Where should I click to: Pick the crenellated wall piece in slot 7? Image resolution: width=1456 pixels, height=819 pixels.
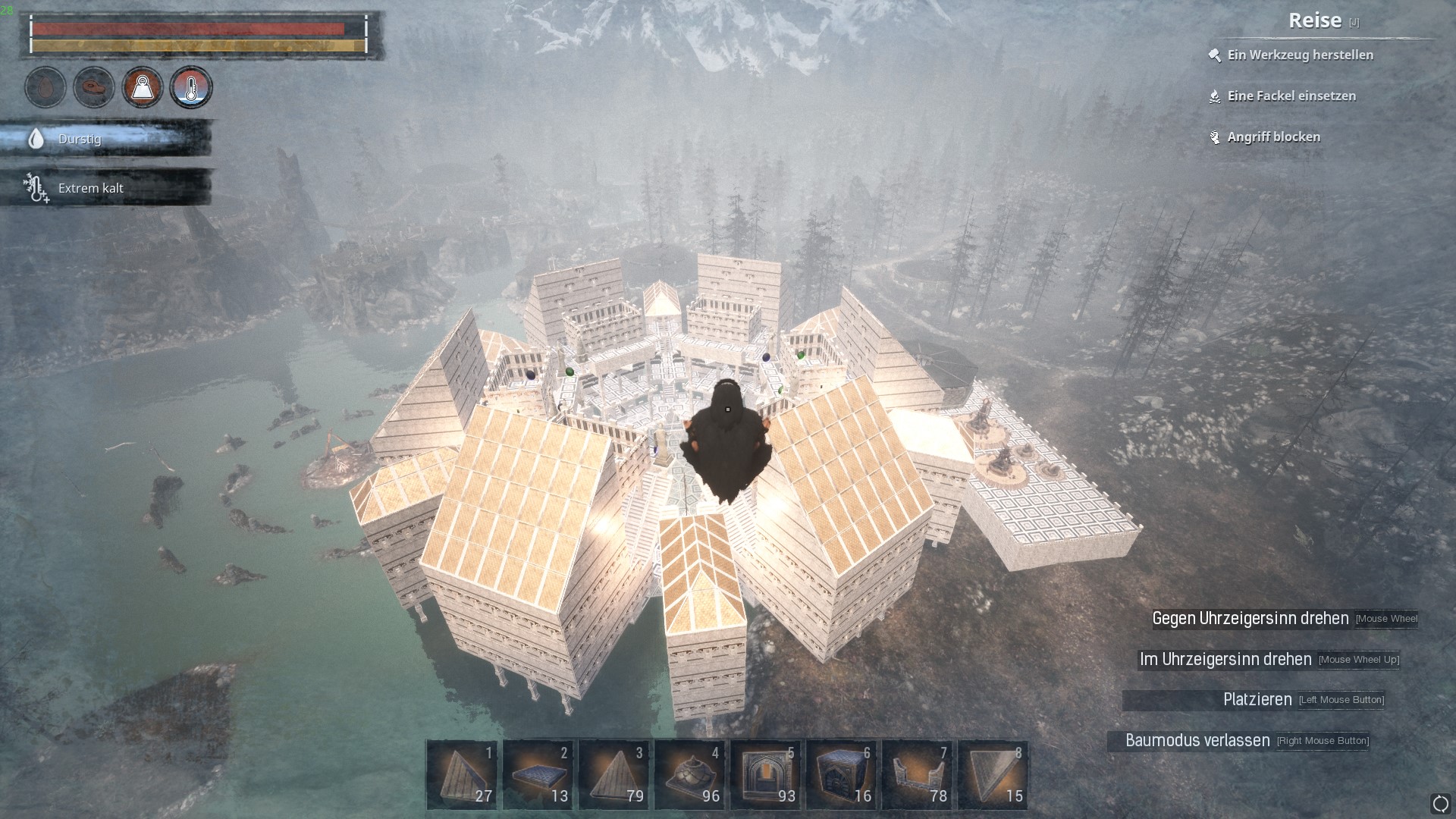(x=917, y=775)
